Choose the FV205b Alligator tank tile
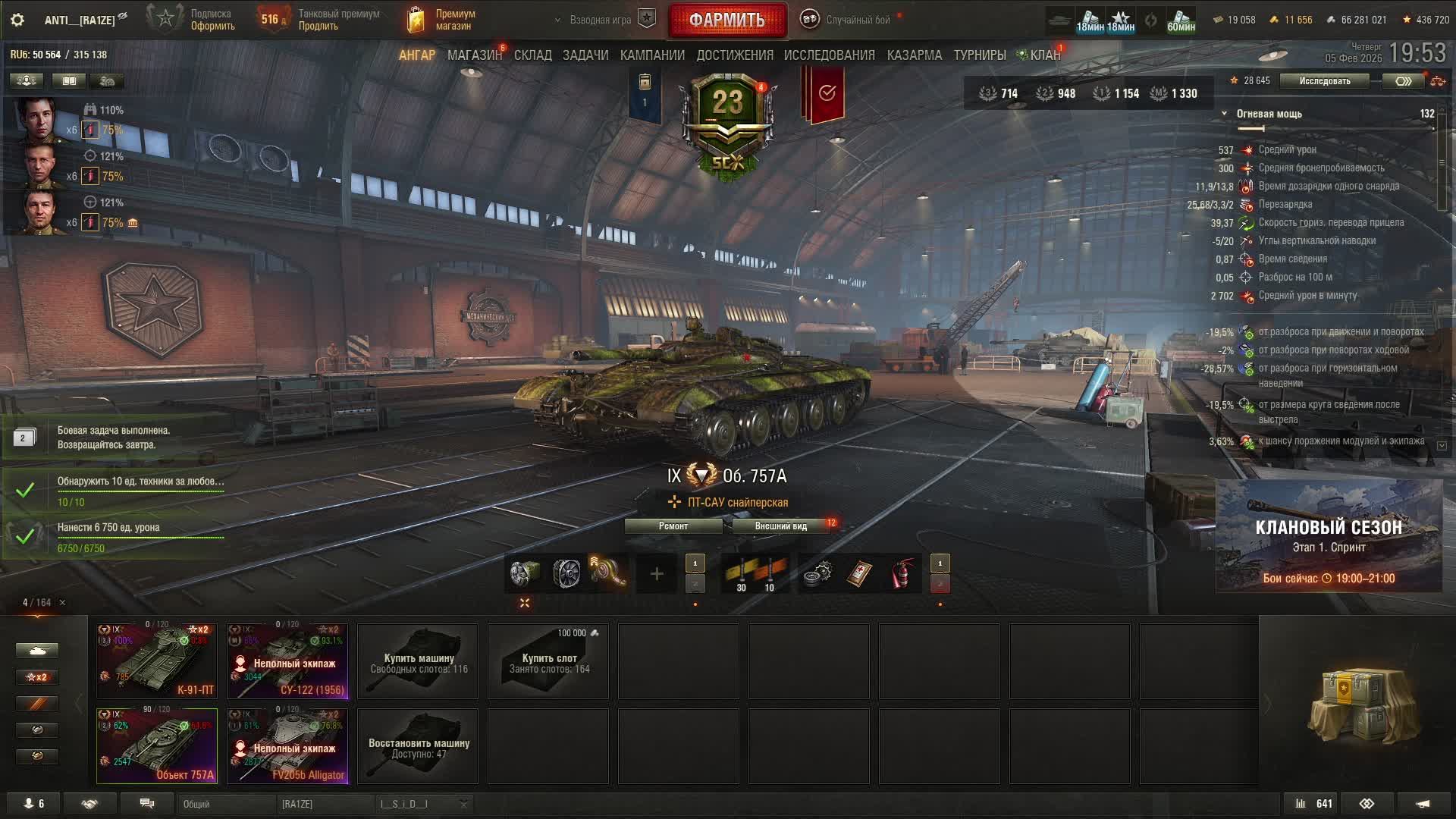 (x=287, y=745)
